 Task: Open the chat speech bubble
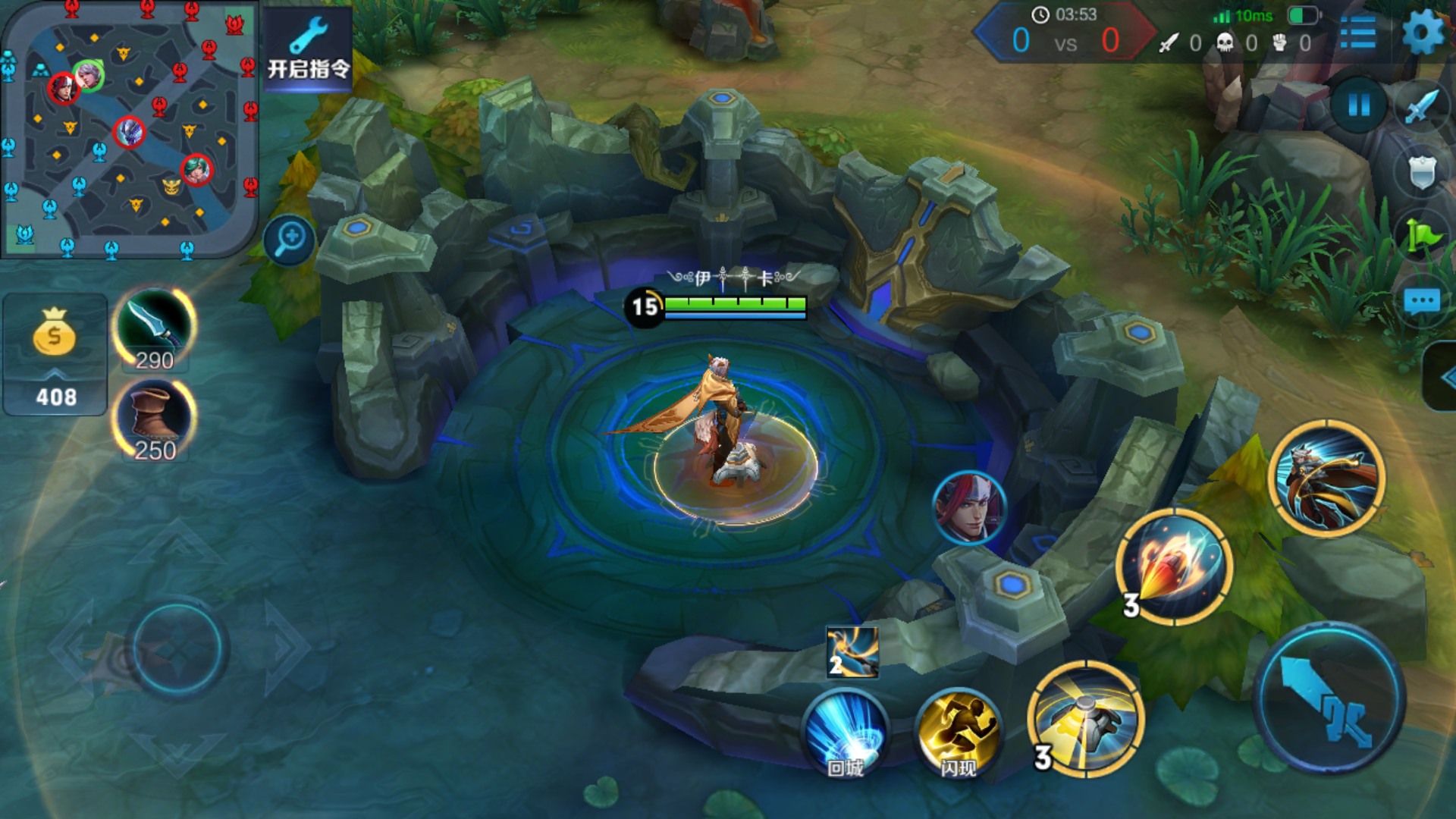click(1421, 302)
